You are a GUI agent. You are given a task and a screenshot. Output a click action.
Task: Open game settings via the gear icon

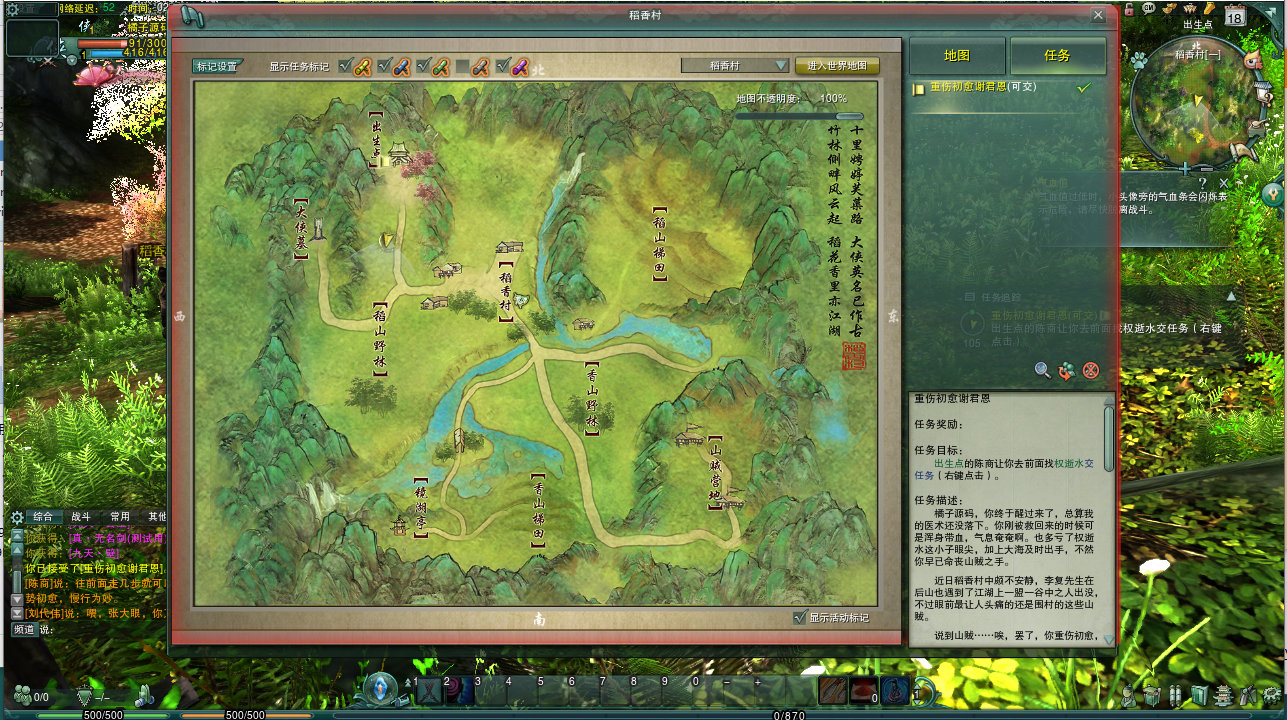[1270, 695]
